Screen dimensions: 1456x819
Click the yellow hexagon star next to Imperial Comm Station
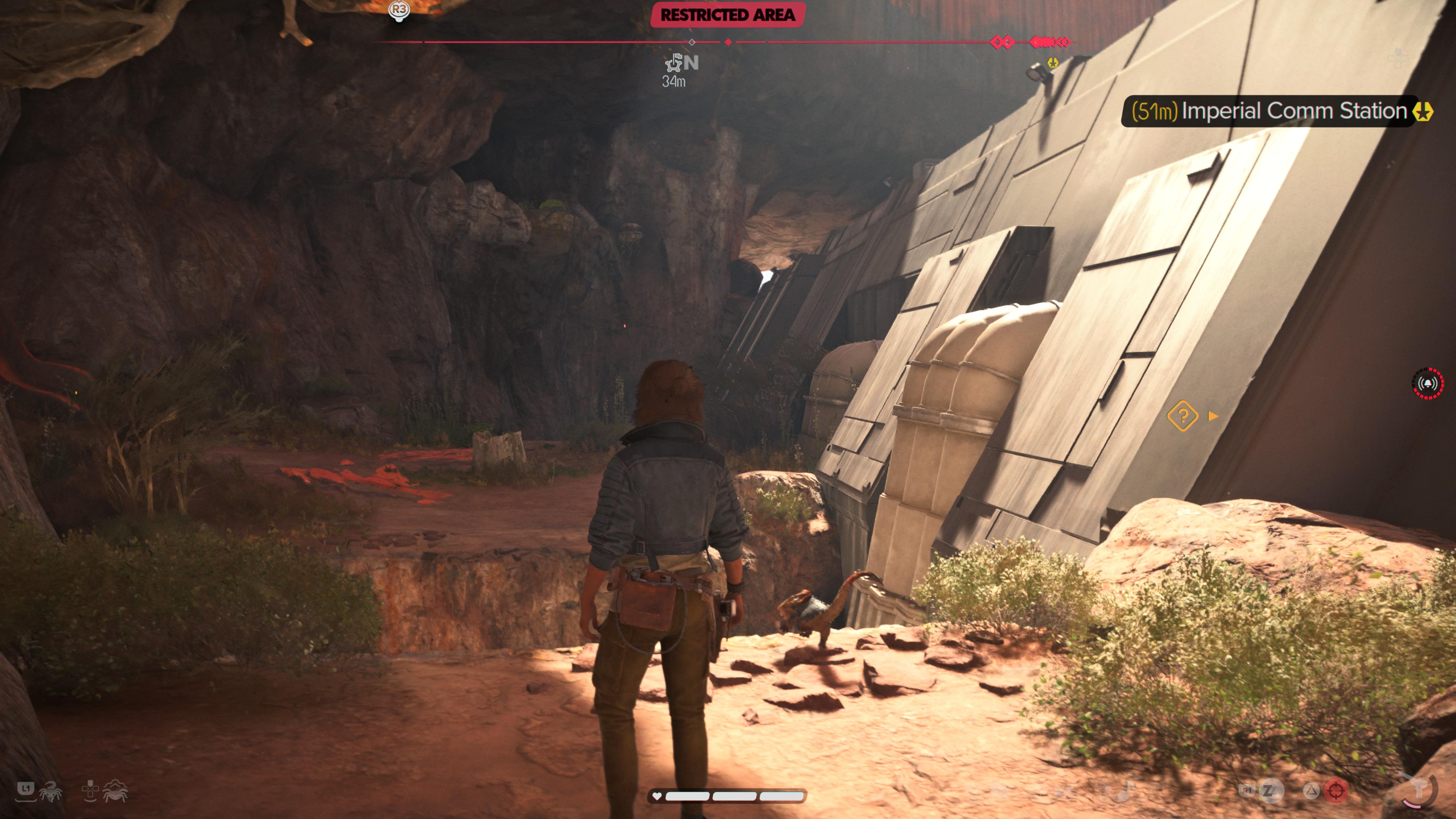point(1423,111)
